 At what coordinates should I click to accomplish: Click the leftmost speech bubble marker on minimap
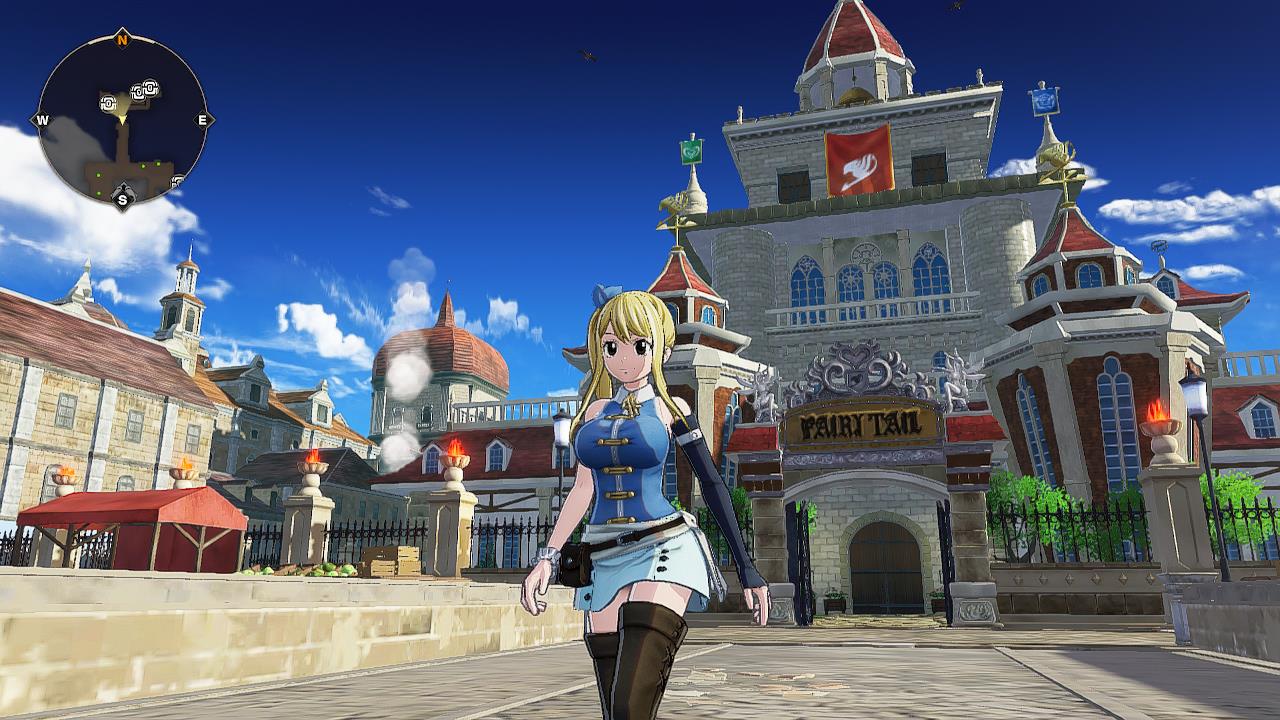(x=107, y=105)
